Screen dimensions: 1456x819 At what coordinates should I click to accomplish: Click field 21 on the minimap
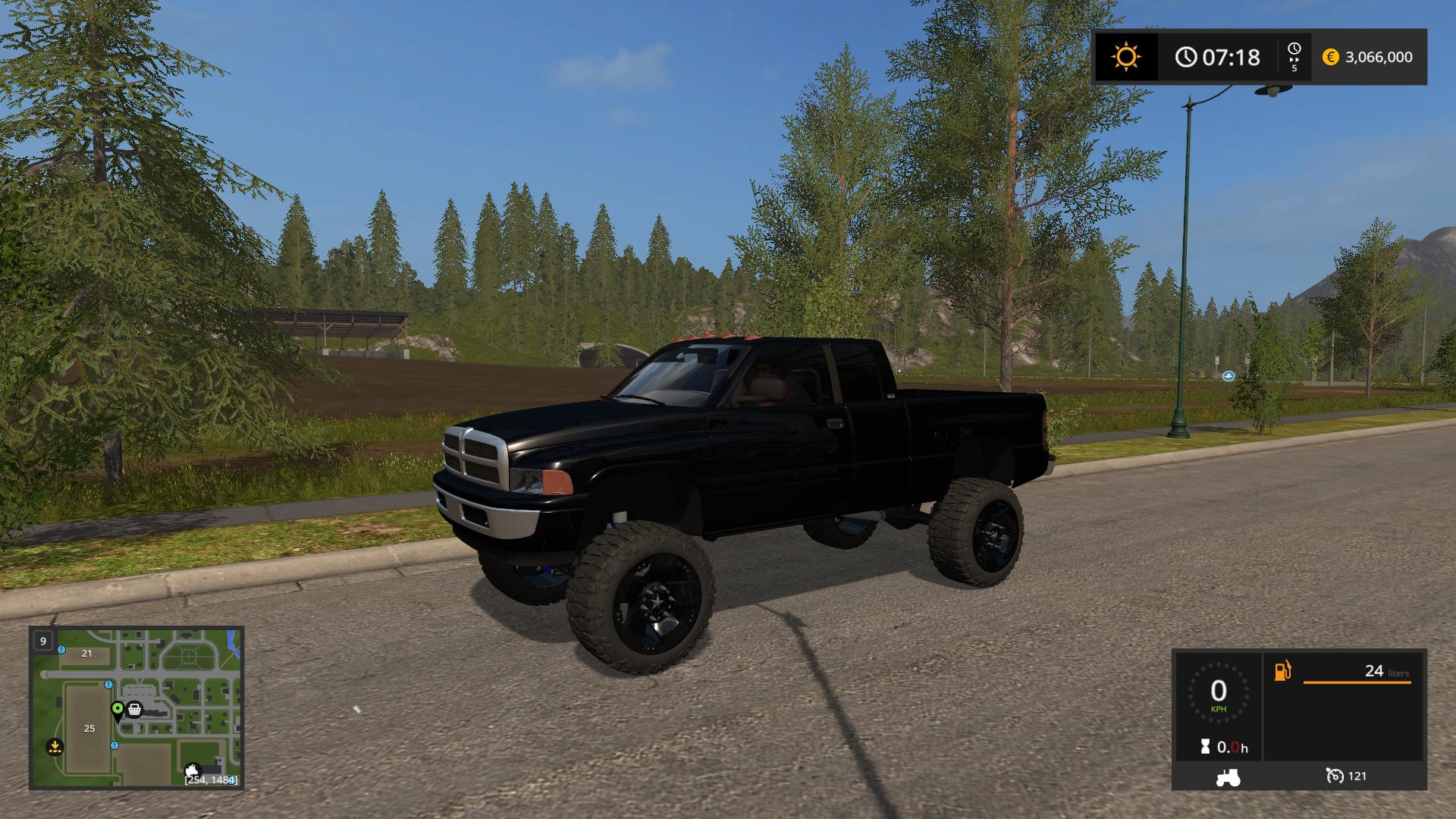(x=86, y=653)
